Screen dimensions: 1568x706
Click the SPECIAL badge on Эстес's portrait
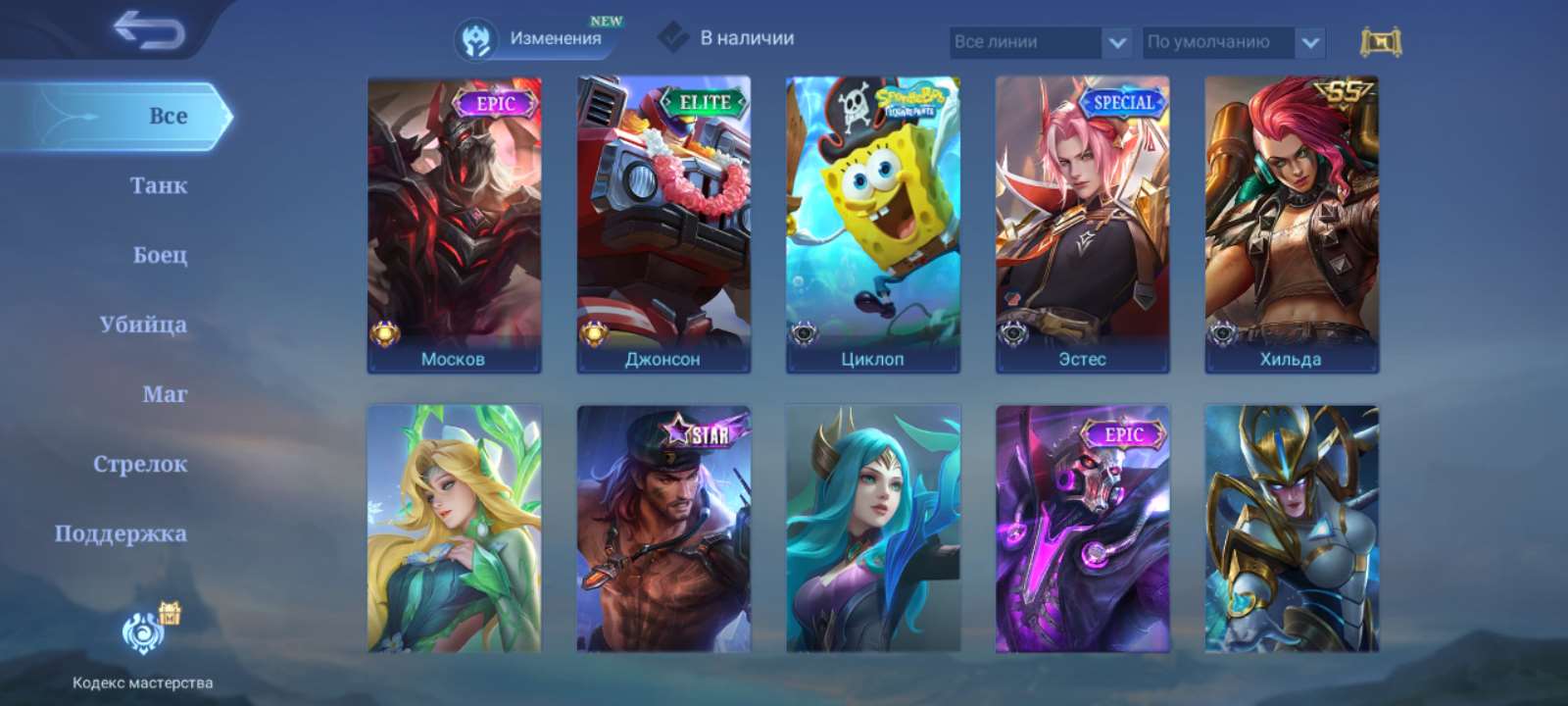(x=1122, y=101)
